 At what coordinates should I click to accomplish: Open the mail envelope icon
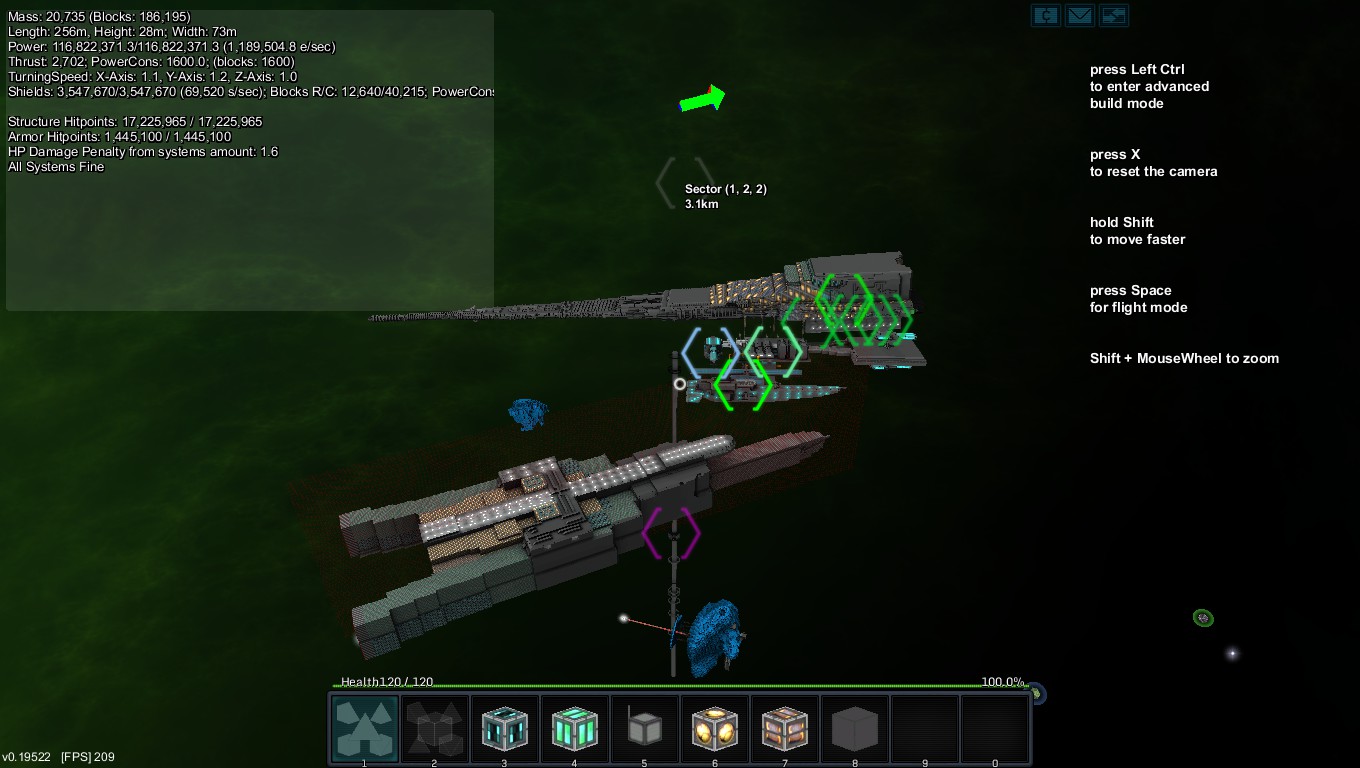pyautogui.click(x=1079, y=15)
